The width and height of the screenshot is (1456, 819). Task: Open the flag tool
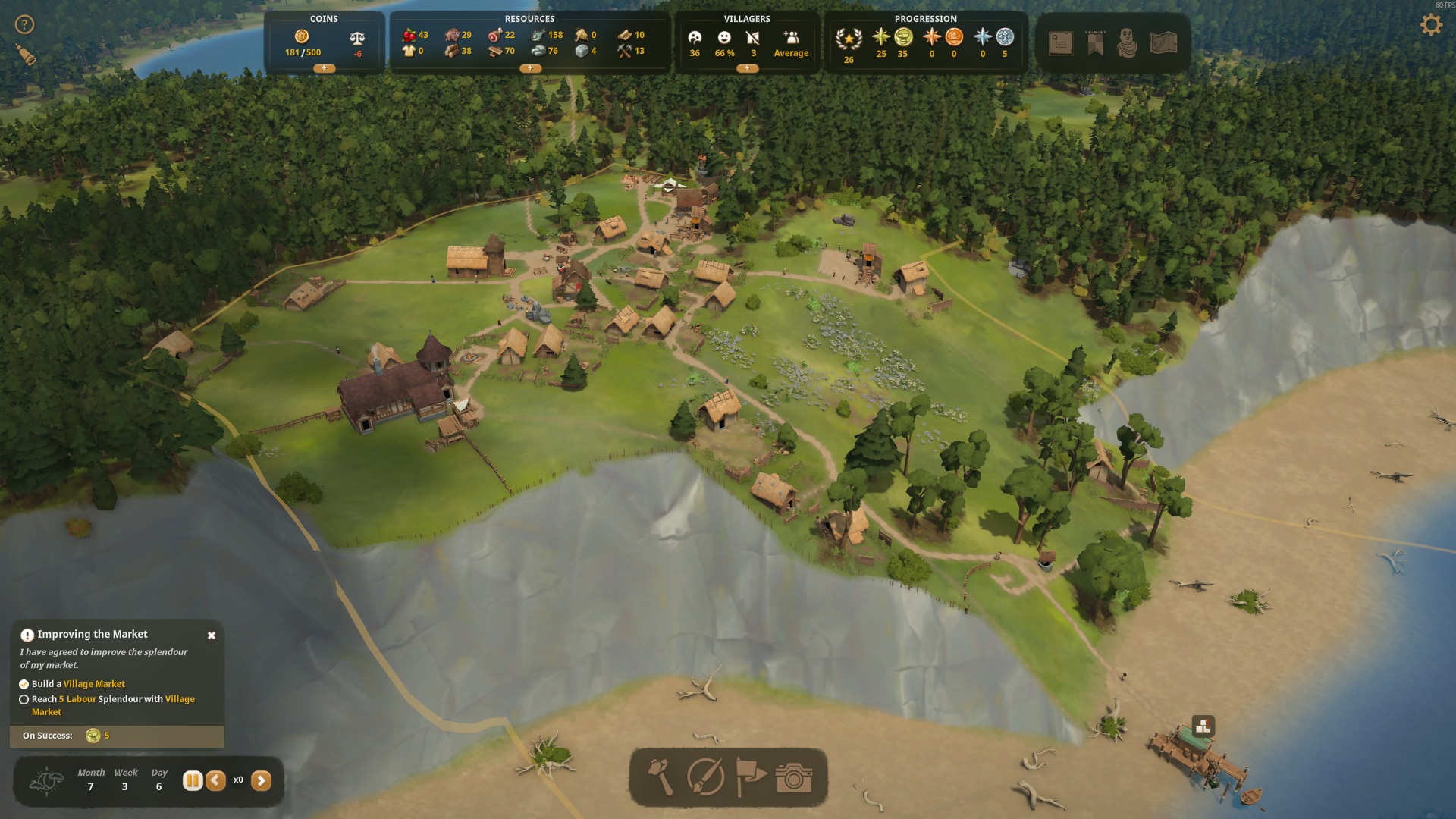(x=751, y=777)
